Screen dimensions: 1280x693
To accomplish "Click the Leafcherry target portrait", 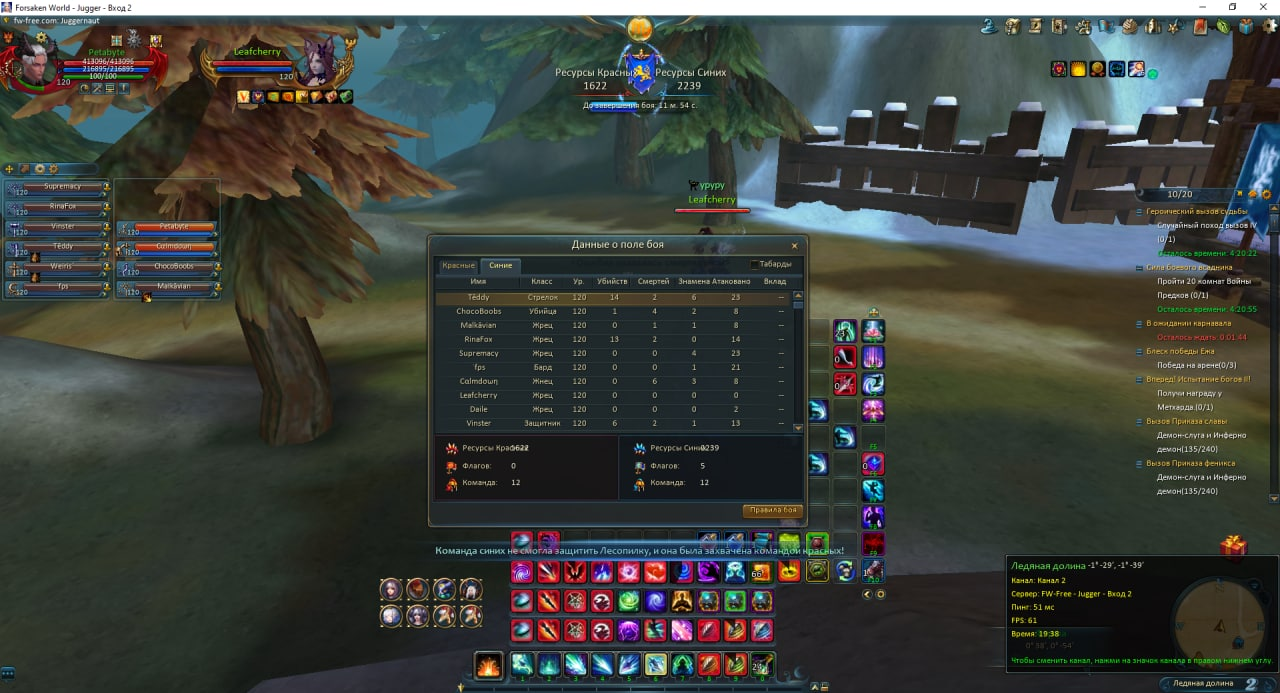I will tap(320, 62).
